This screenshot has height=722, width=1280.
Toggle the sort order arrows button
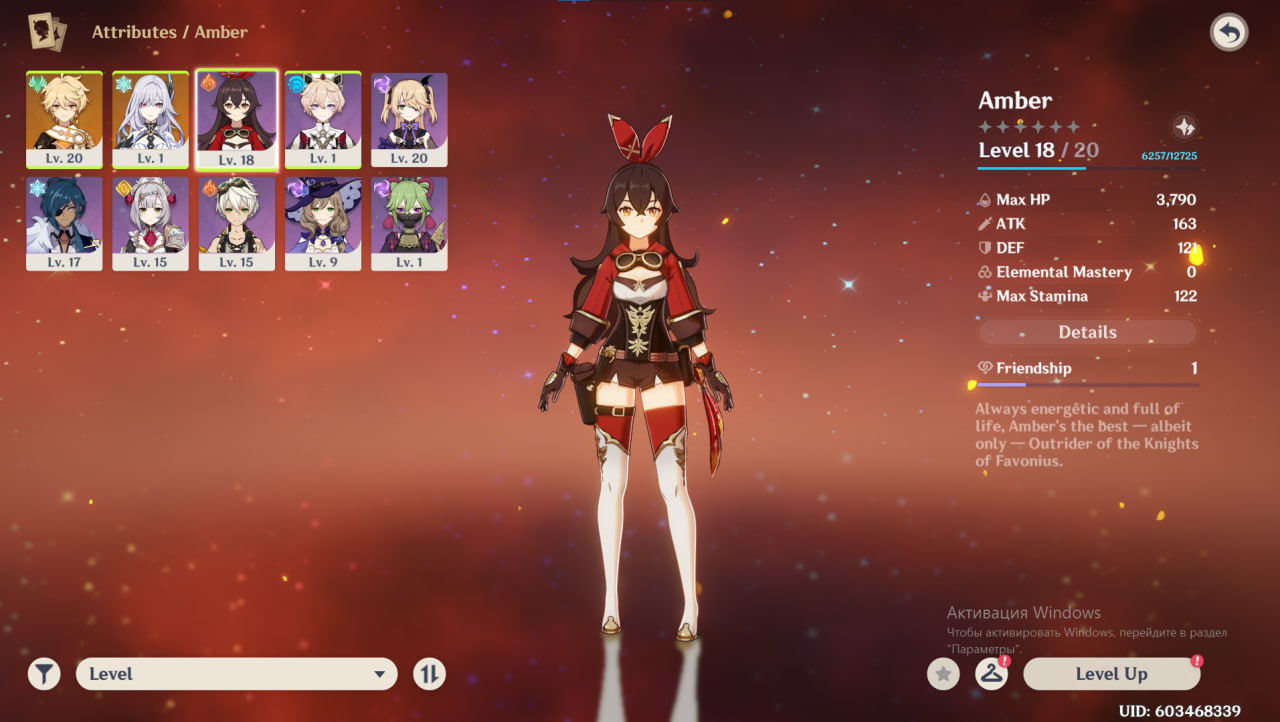(x=429, y=674)
